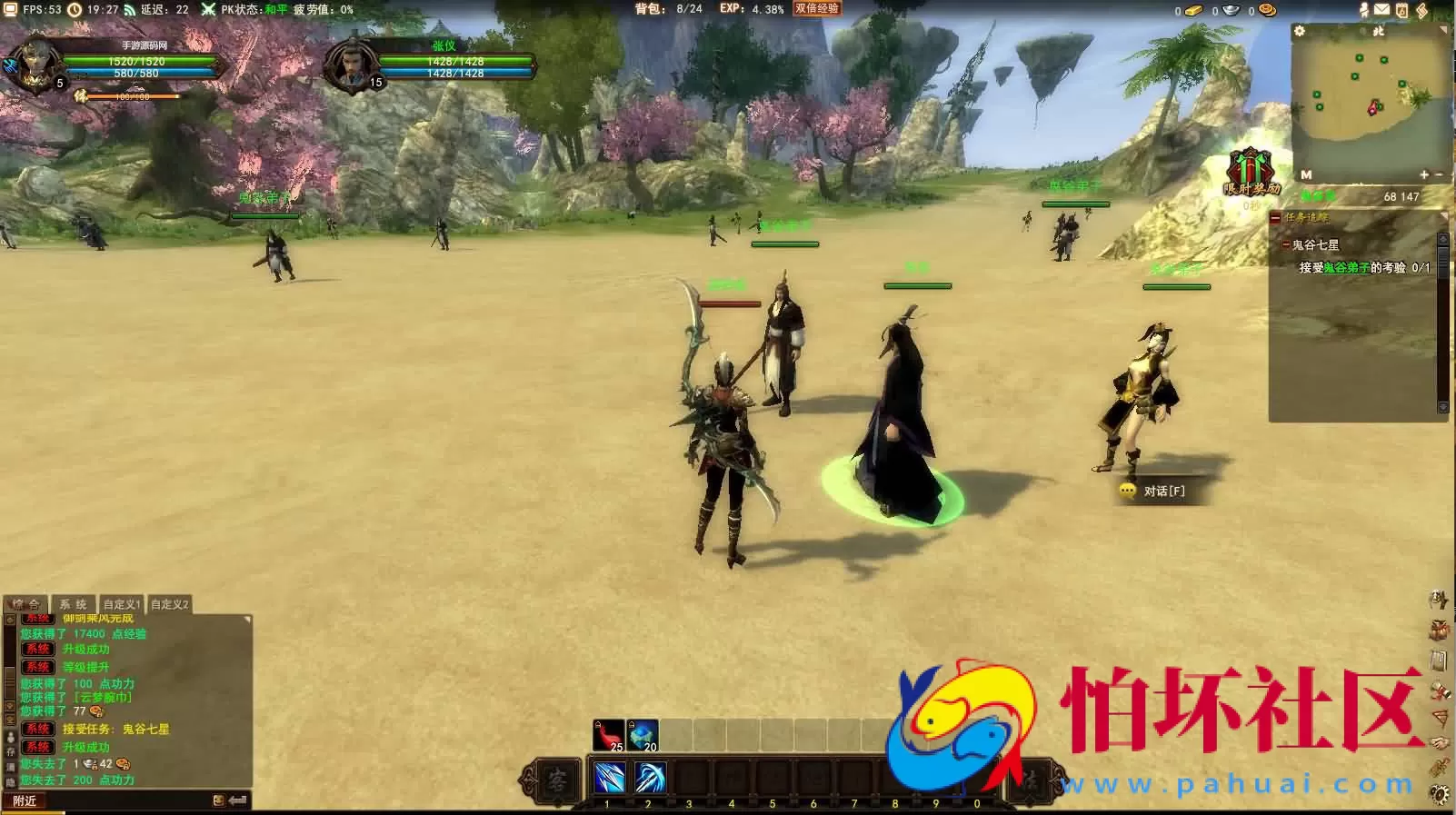Viewport: 1456px width, 815px height.
Task: Select the 鬼谷七星 quest in the tracker
Action: click(1315, 244)
